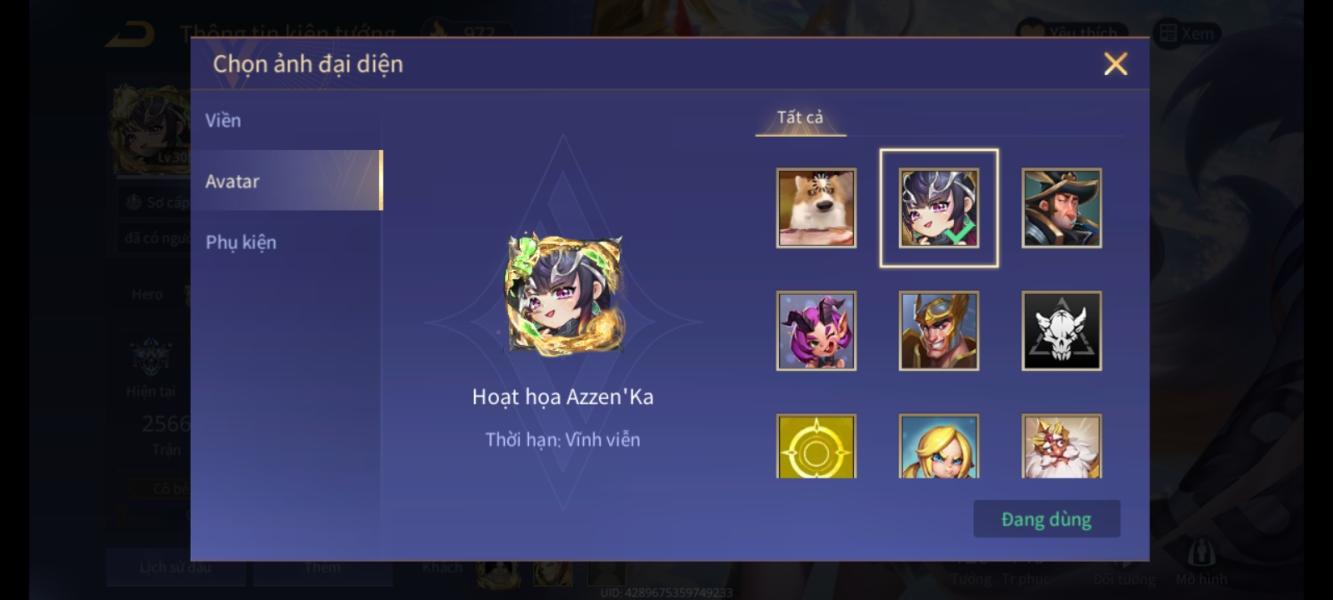Screen dimensions: 1333x600
Task: Select the Azzen'Ka chibi avatar
Action: [x=938, y=208]
